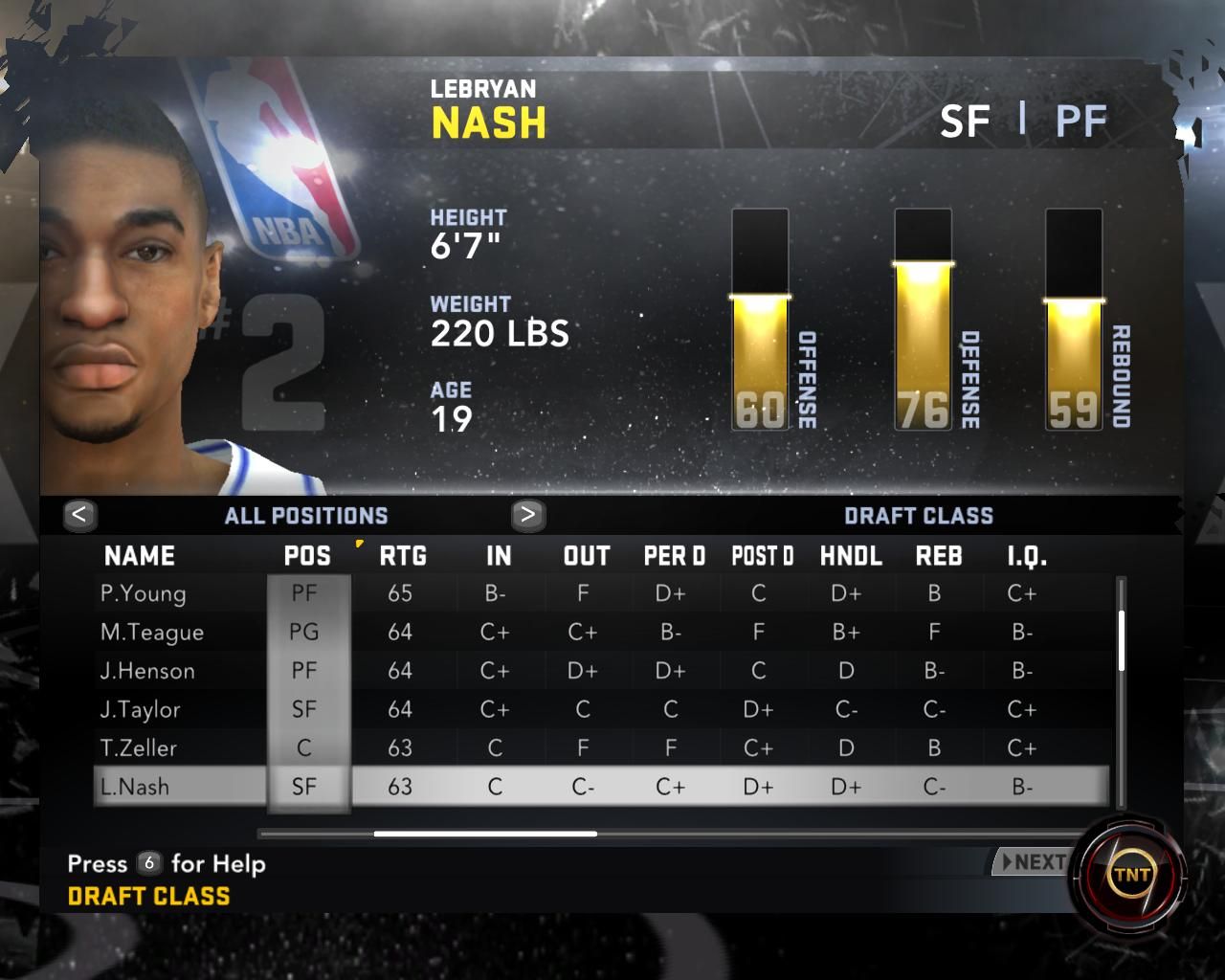This screenshot has height=980, width=1225.
Task: Sort players by POS column
Action: click(x=307, y=556)
